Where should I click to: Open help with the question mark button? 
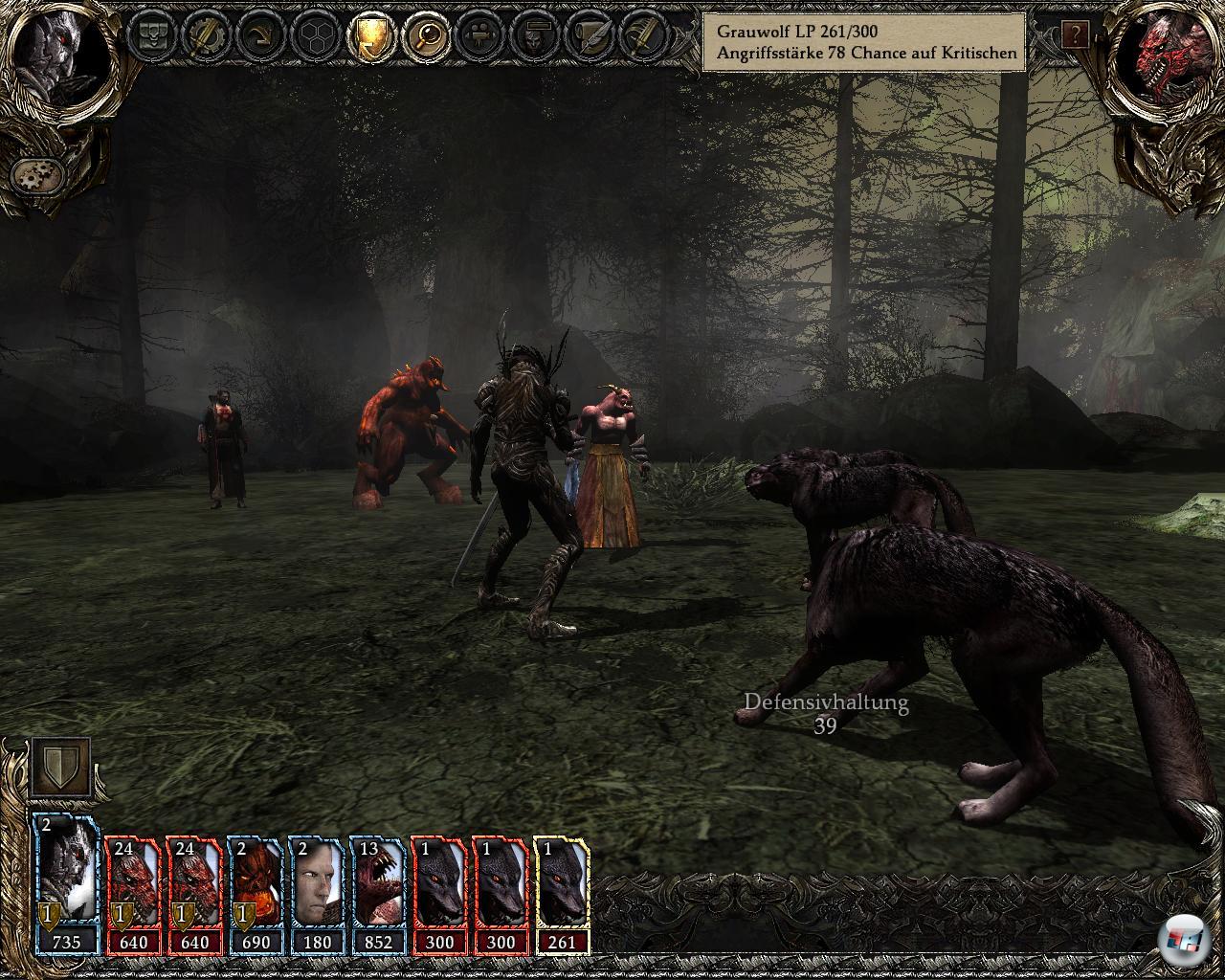[1075, 36]
